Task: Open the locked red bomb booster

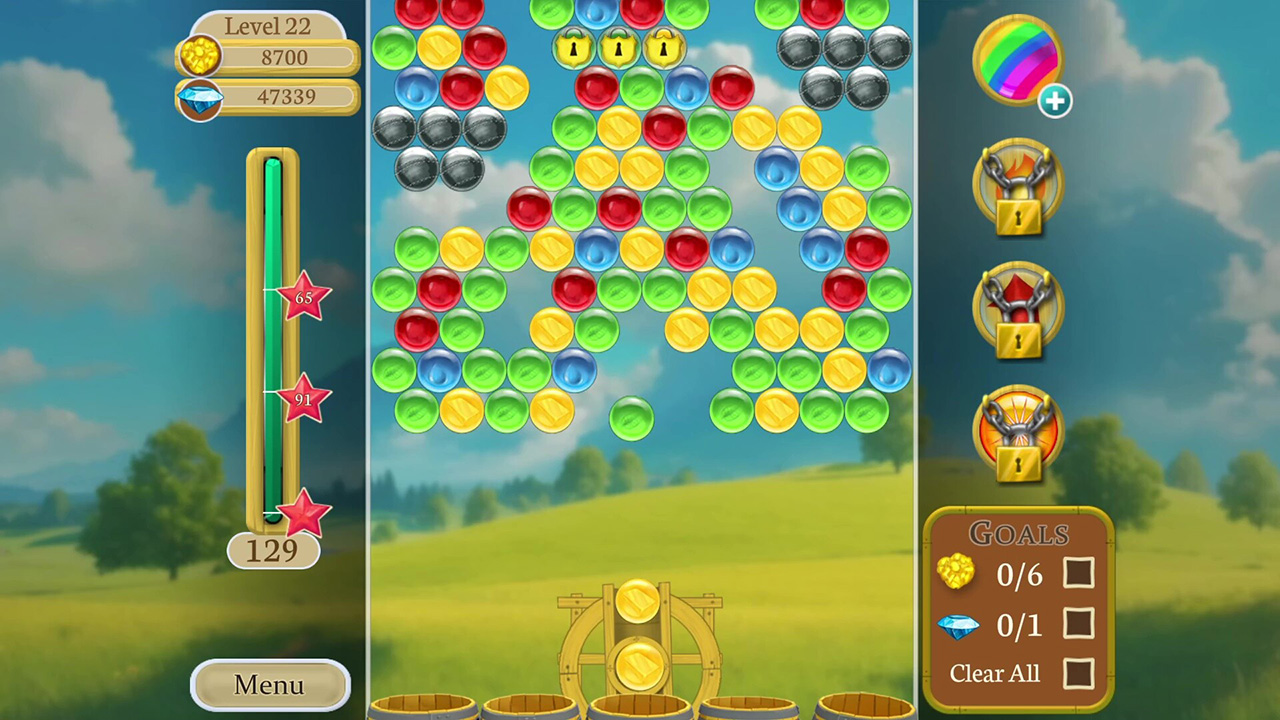Action: click(1018, 307)
